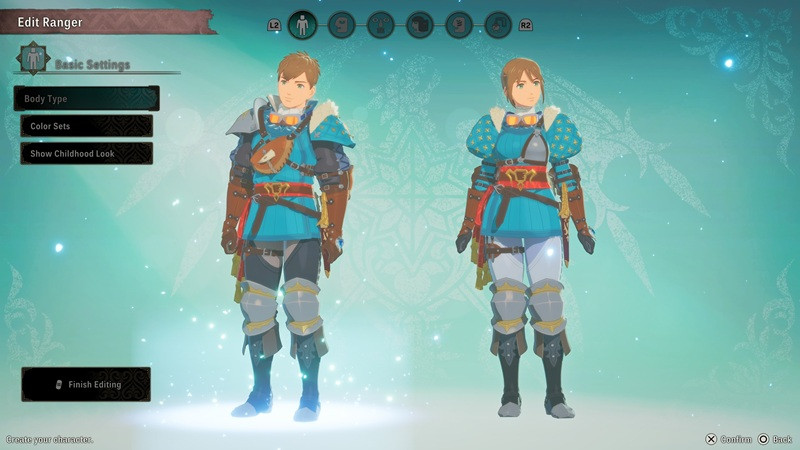Screen dimensions: 800x450
Task: Select the face markings profile tab
Action: (459, 25)
